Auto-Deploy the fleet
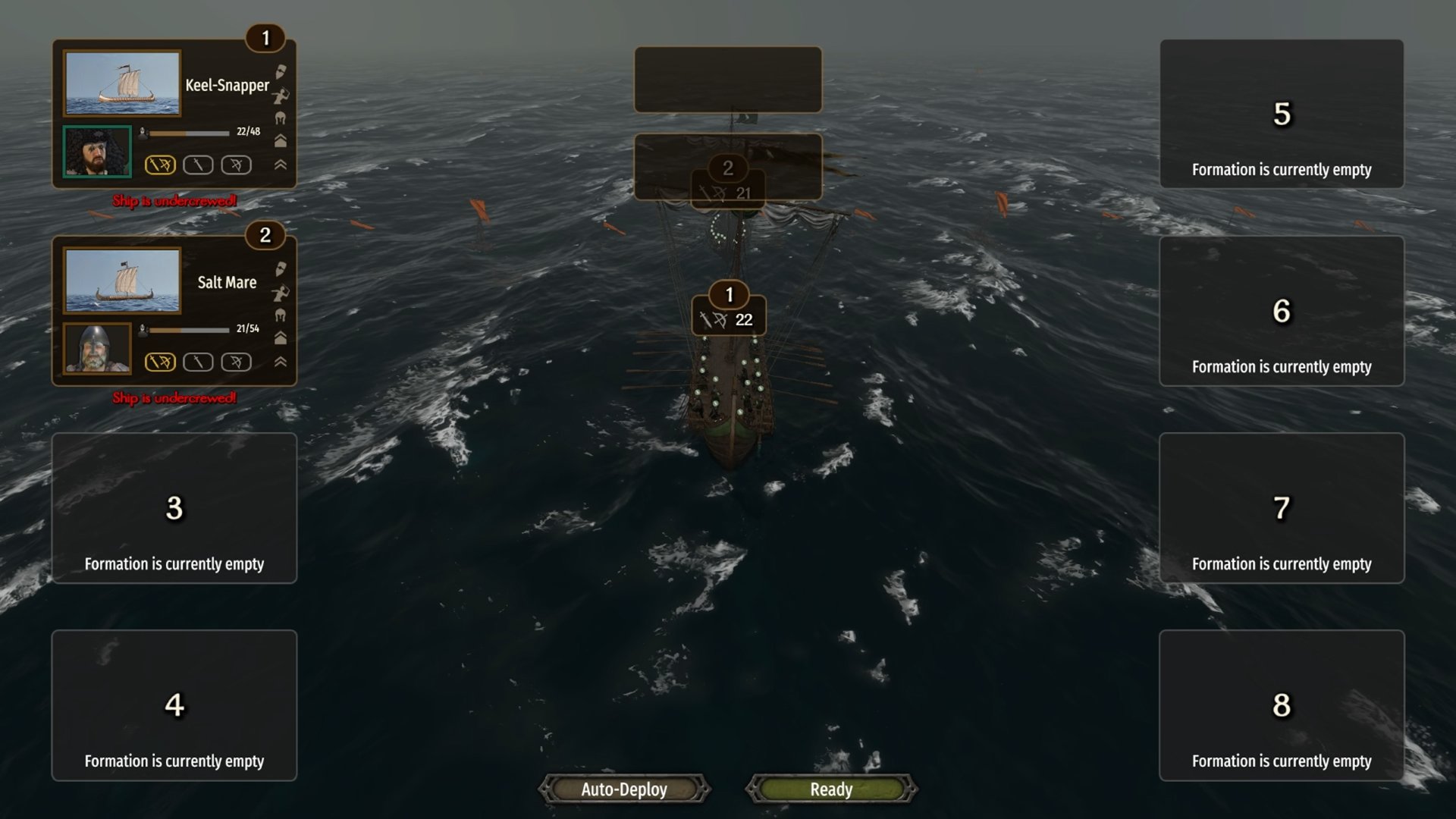1456x819 pixels. coord(624,789)
